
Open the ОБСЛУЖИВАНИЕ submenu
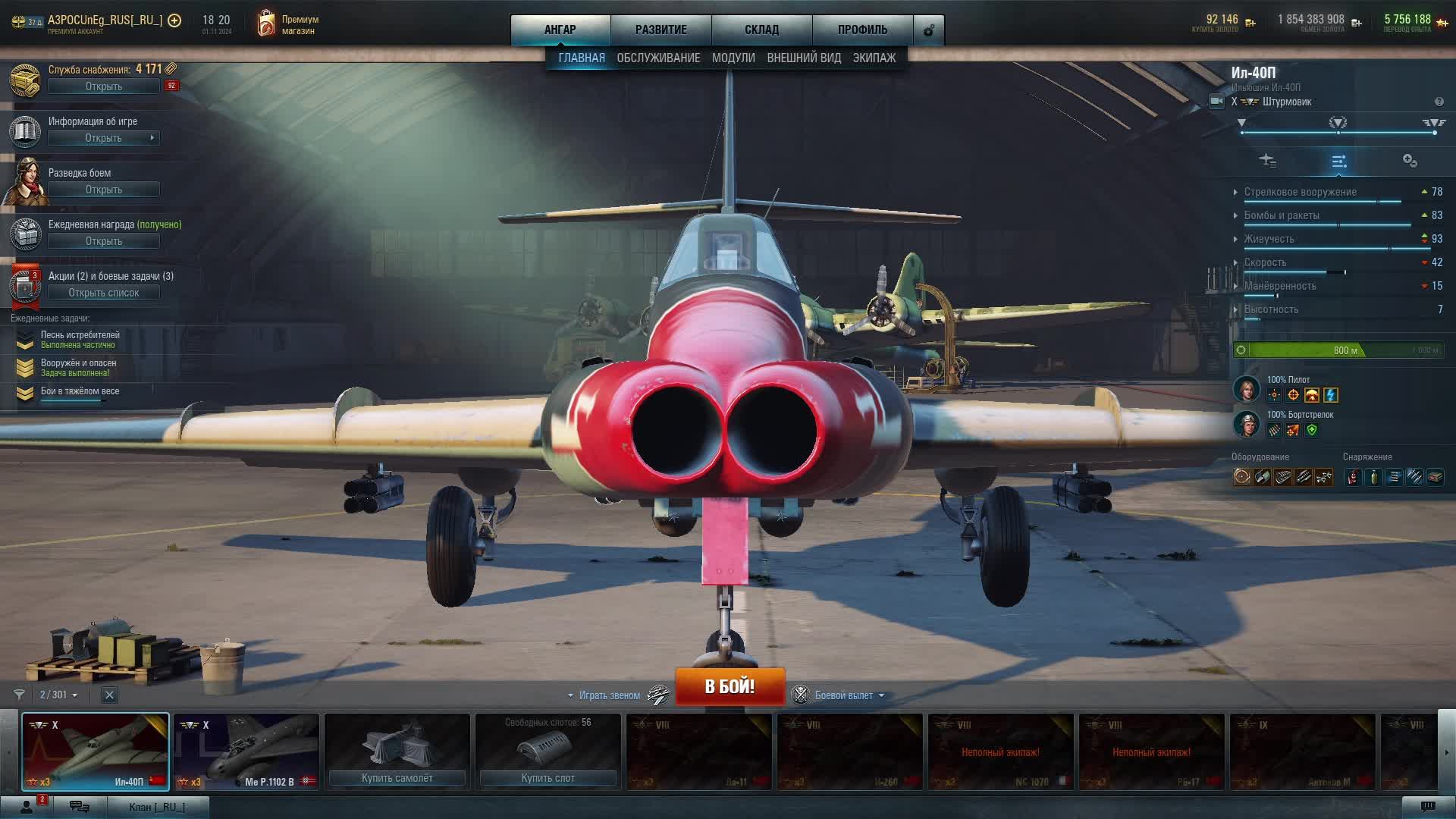pos(658,58)
